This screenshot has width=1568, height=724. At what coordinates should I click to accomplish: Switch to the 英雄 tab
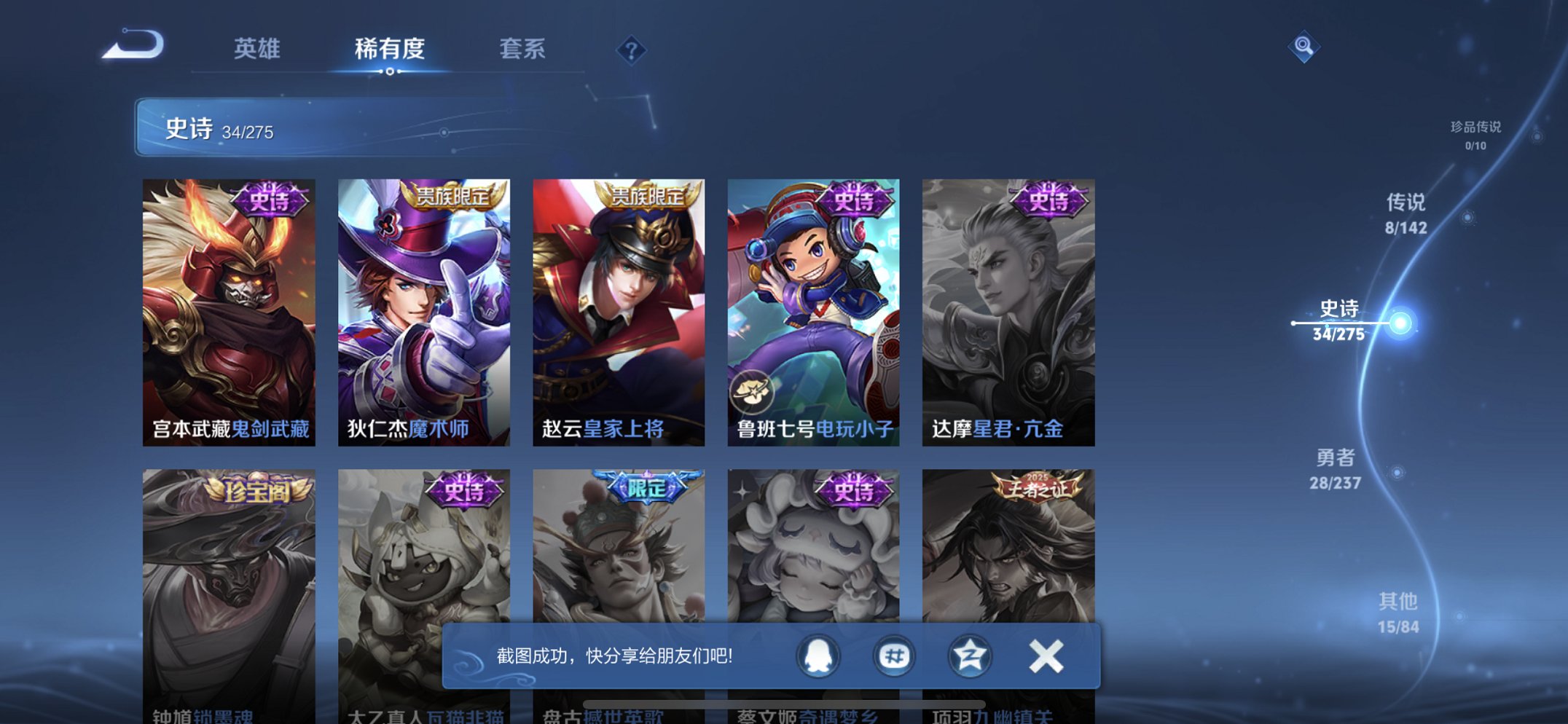tap(259, 50)
